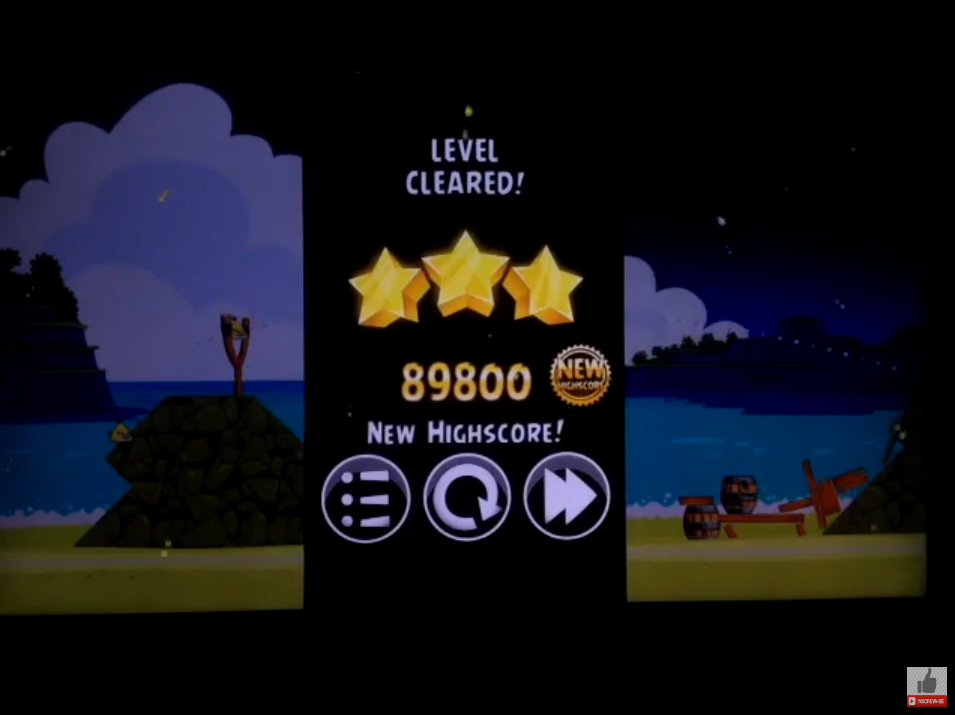Screen dimensions: 955x715
Task: Replay the level with the restart arrow
Action: (466, 497)
